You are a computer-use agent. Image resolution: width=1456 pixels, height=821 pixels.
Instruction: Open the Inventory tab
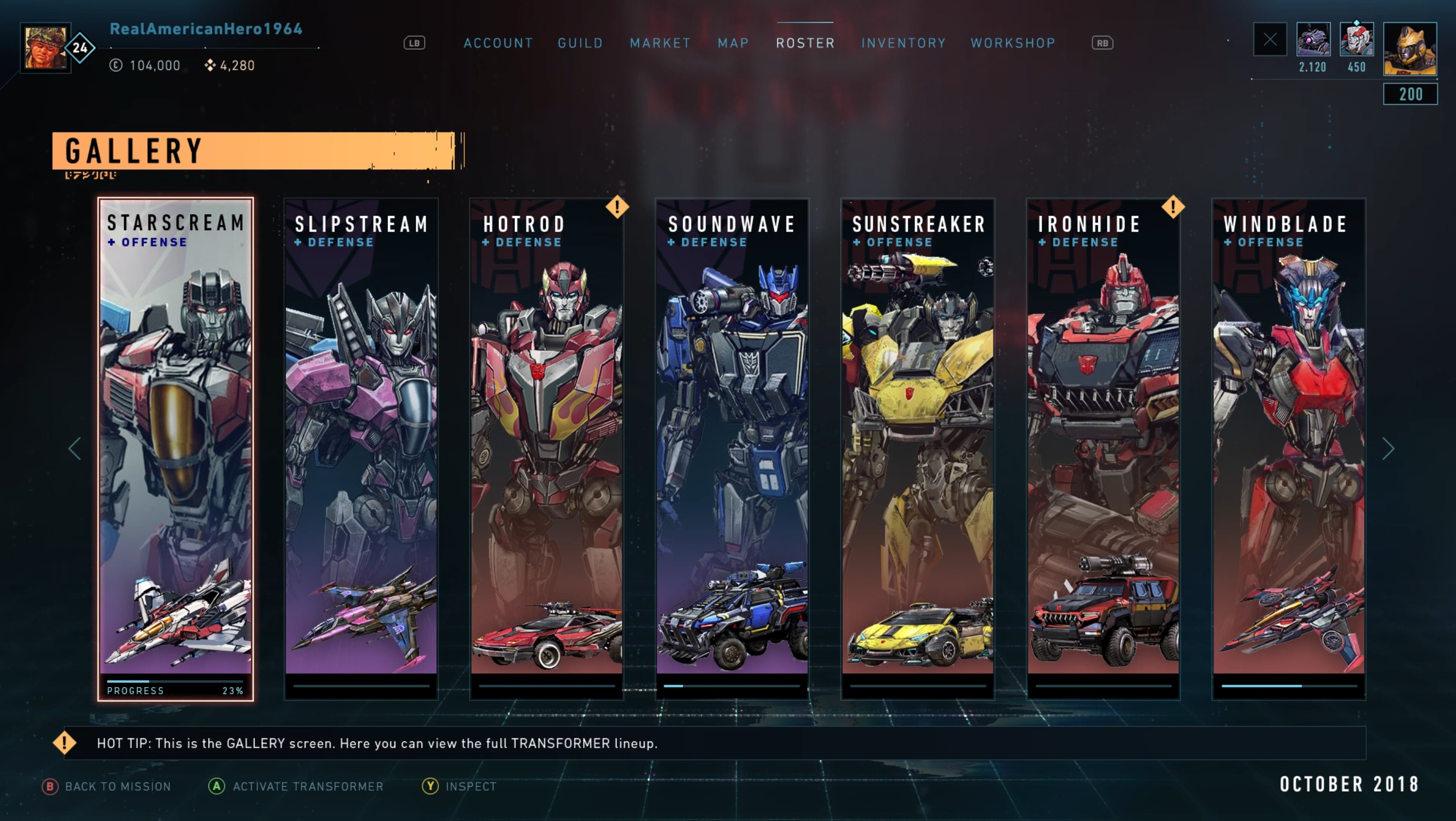[903, 43]
